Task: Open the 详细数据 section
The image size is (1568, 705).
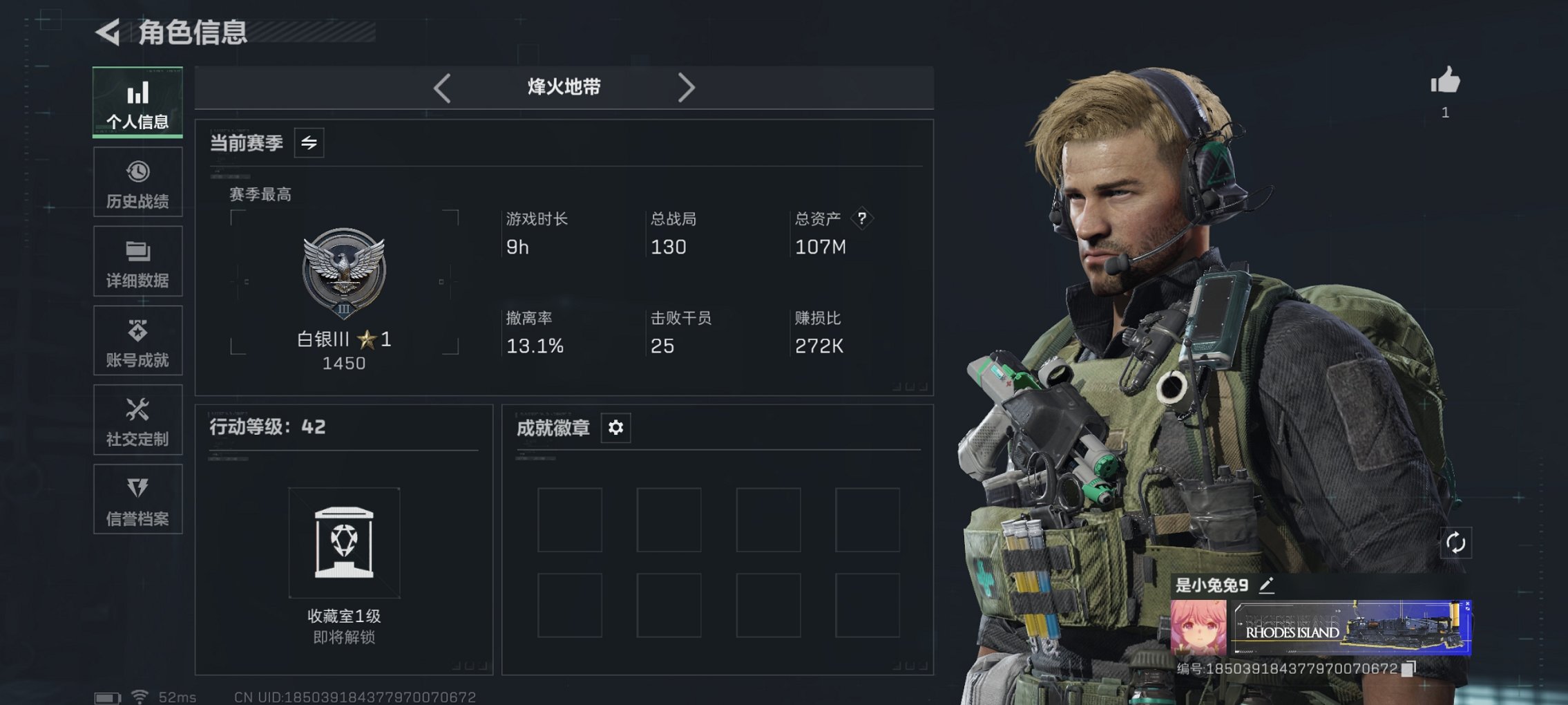Action: 137,251
